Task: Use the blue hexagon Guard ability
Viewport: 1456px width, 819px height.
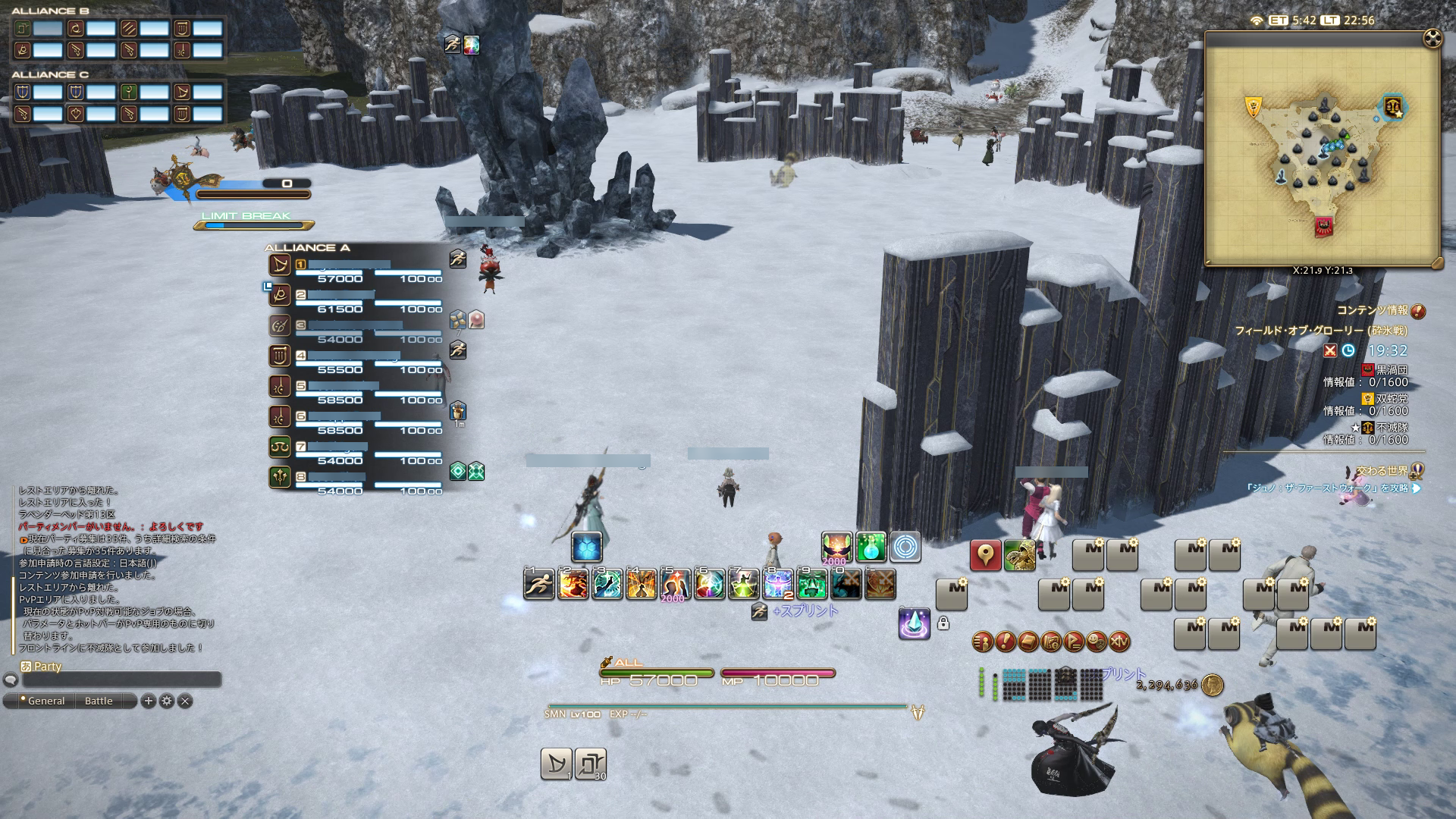Action: 587,547
